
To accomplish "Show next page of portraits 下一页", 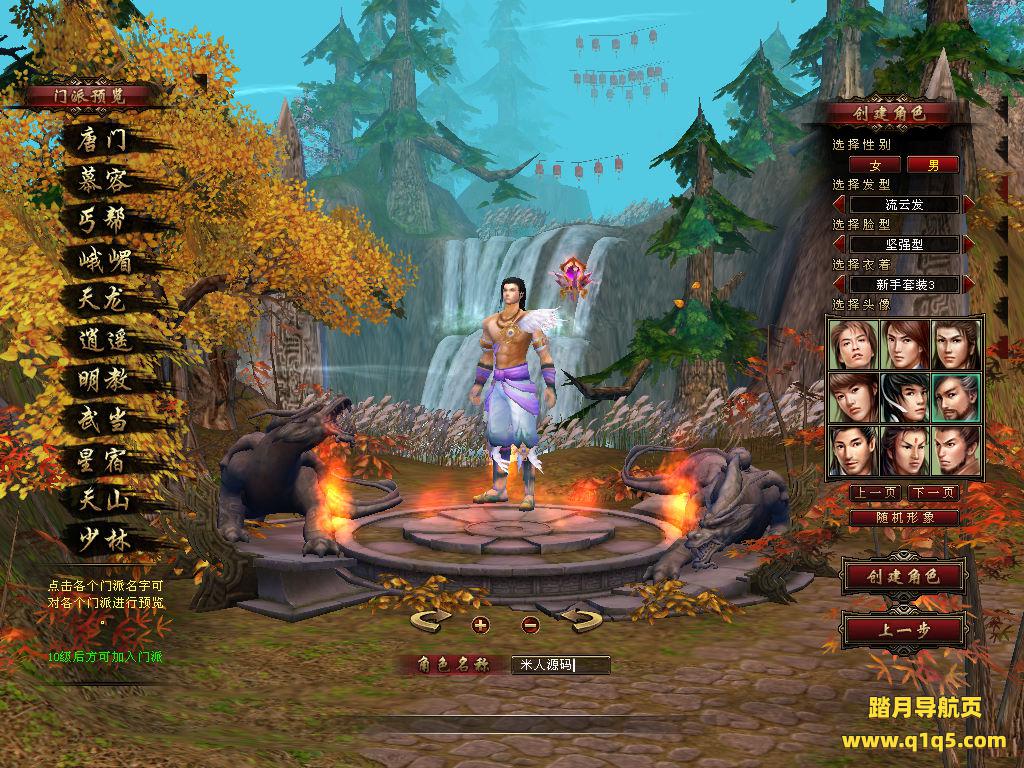I will (x=933, y=493).
